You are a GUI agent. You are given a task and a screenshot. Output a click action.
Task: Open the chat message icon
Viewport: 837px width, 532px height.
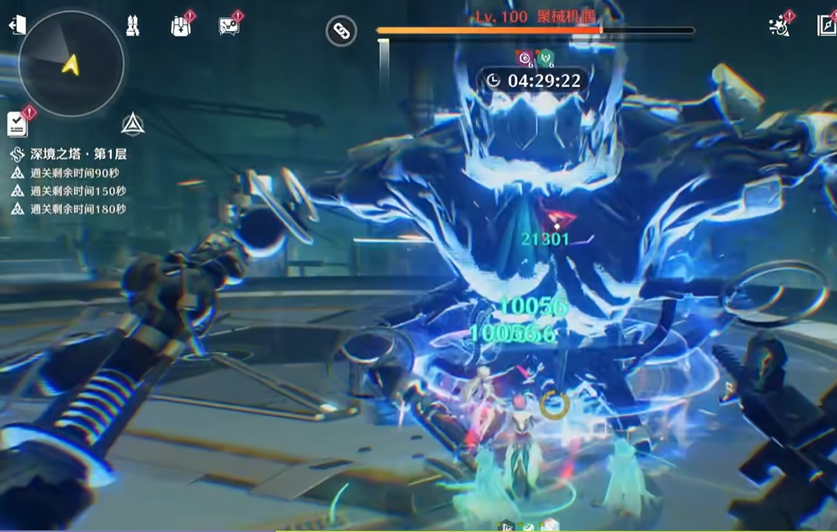click(x=229, y=26)
